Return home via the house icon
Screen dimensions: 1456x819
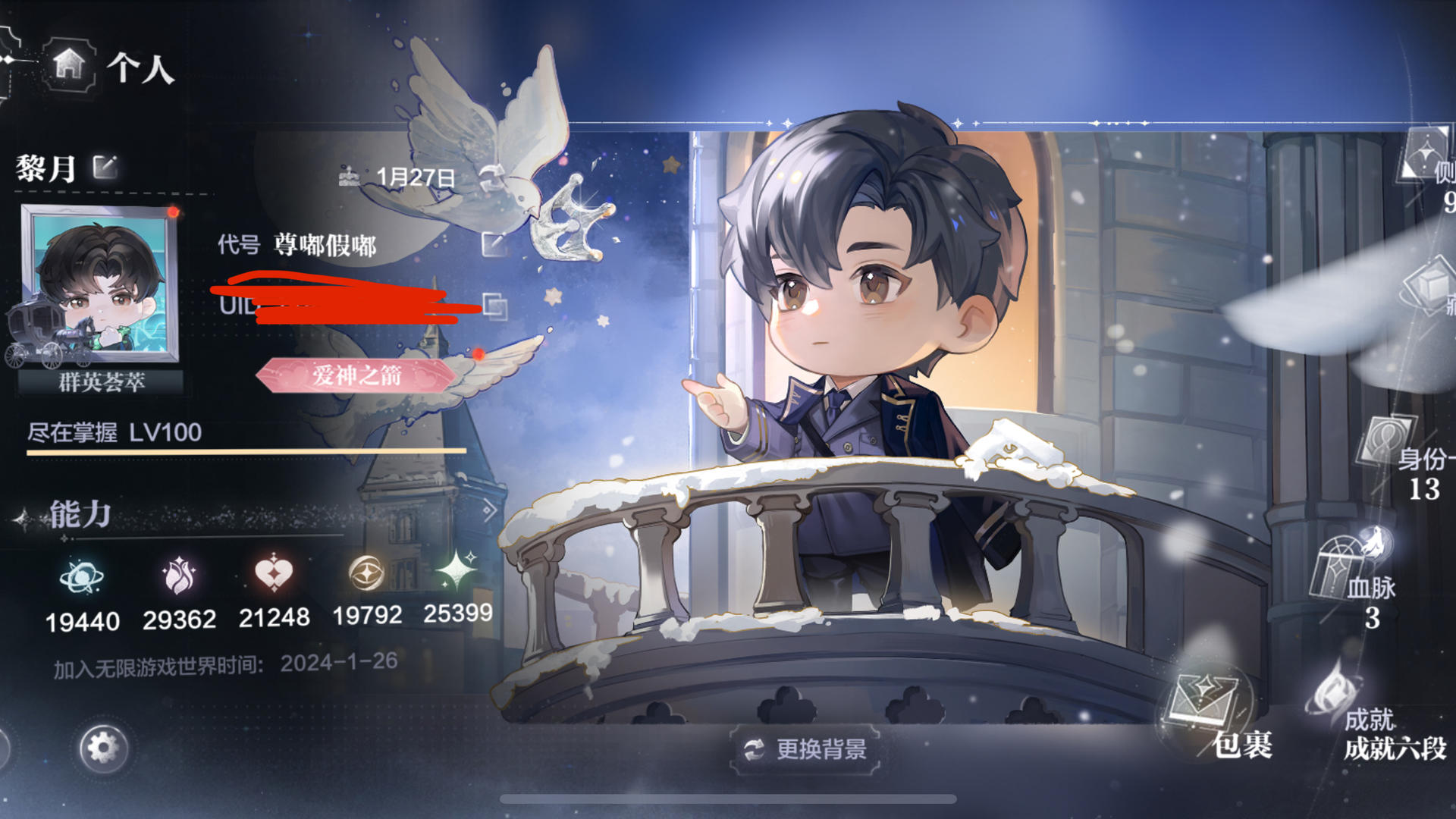coord(69,64)
